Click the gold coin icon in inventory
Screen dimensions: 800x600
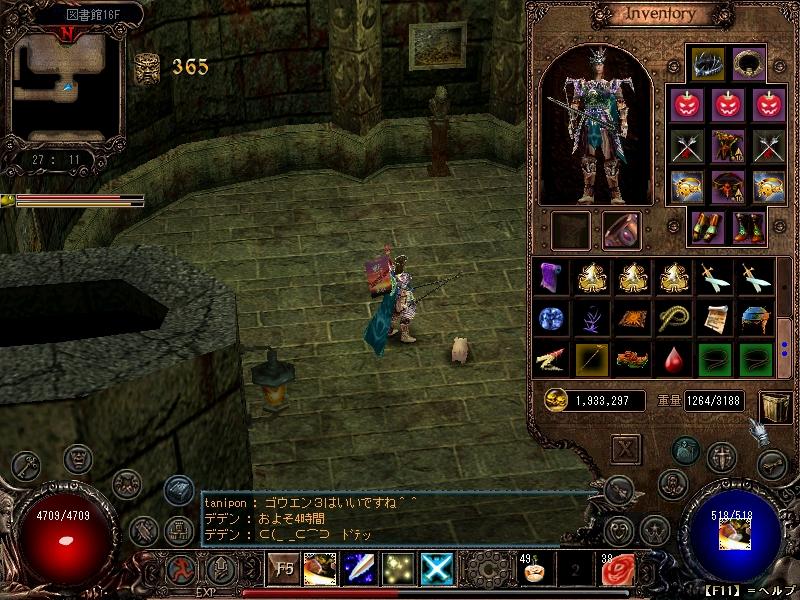[x=555, y=399]
